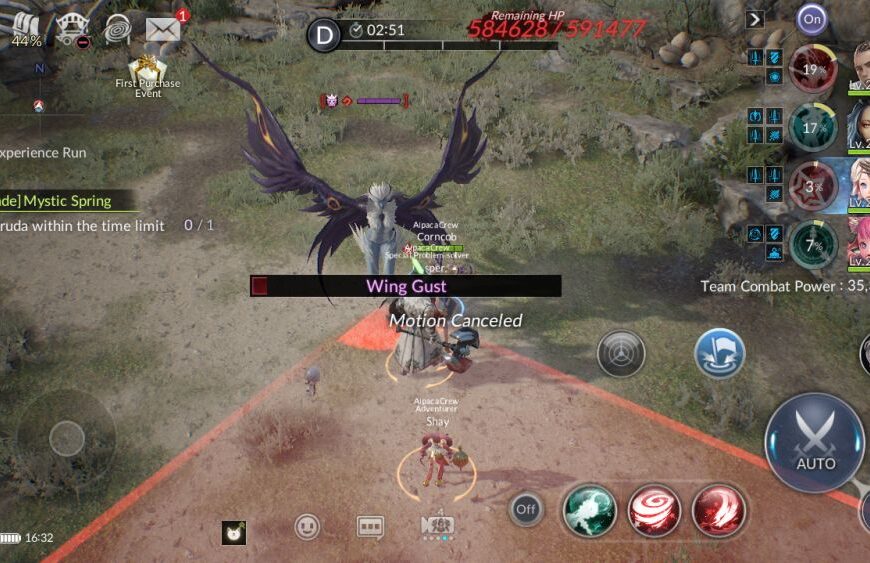The width and height of the screenshot is (870, 563).
Task: Tap the target lock-on button
Action: (x=621, y=353)
